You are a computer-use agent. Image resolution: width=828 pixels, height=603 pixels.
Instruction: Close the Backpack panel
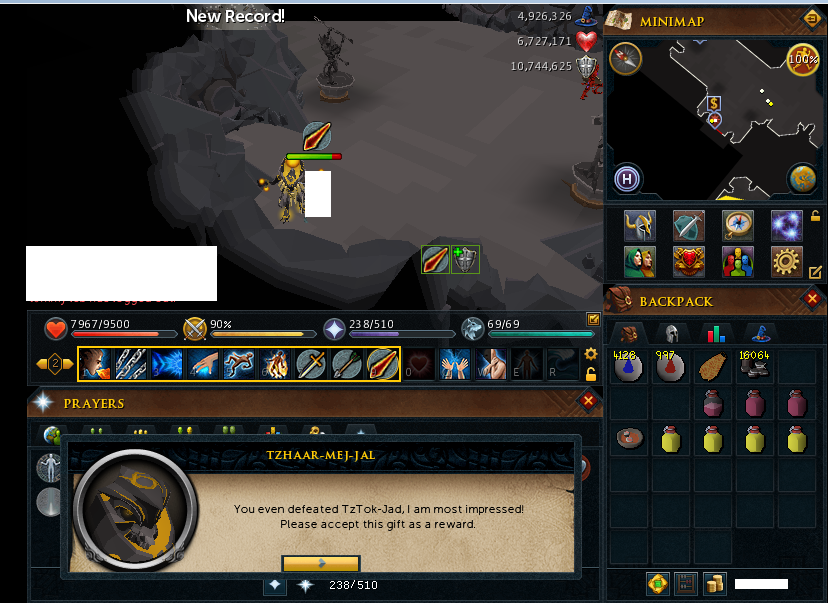point(812,298)
